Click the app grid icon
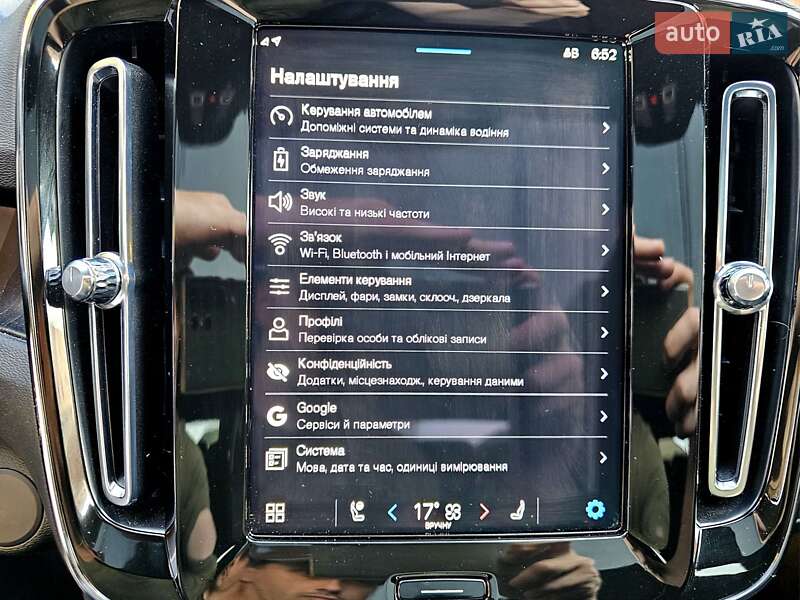This screenshot has width=800, height=600. [x=275, y=513]
